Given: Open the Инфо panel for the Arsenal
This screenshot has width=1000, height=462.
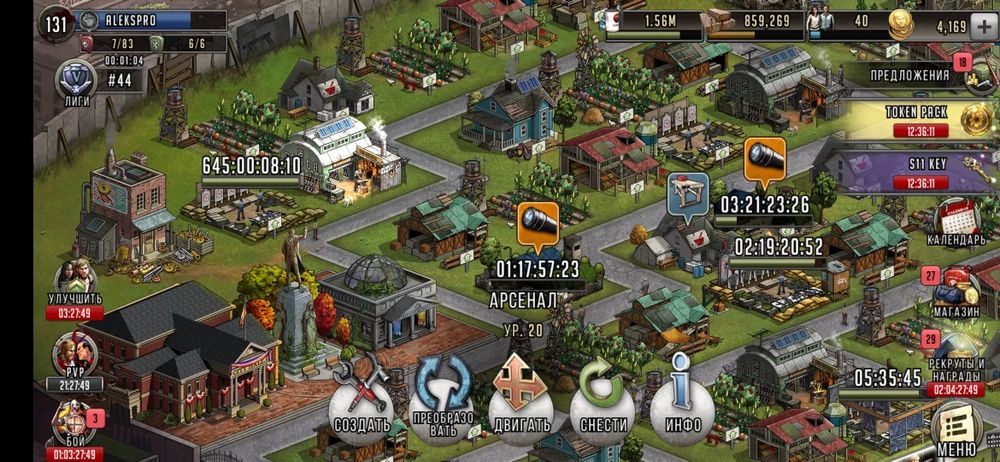Looking at the screenshot, I should [681, 405].
